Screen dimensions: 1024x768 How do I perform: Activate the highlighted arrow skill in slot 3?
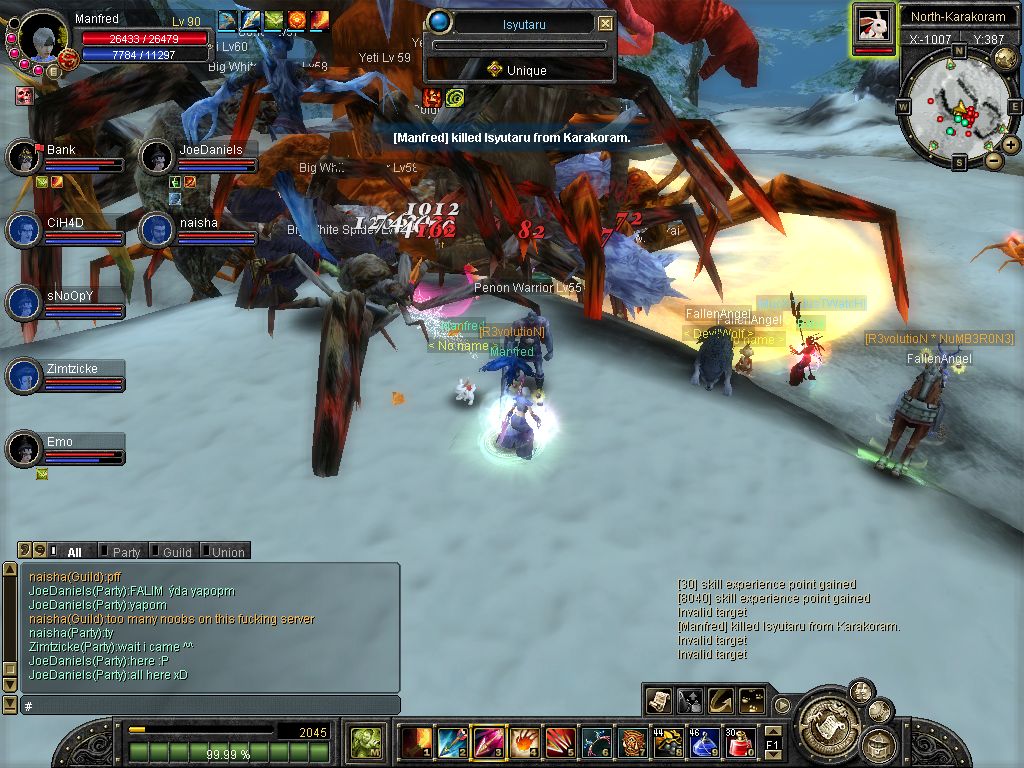[487, 743]
